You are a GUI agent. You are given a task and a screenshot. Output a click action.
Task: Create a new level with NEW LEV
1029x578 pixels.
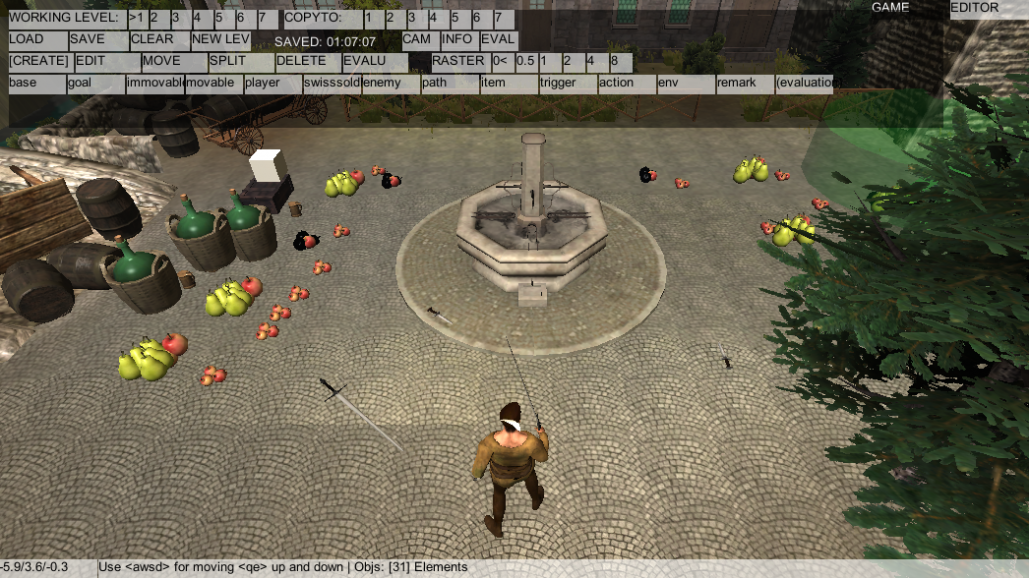tap(220, 40)
